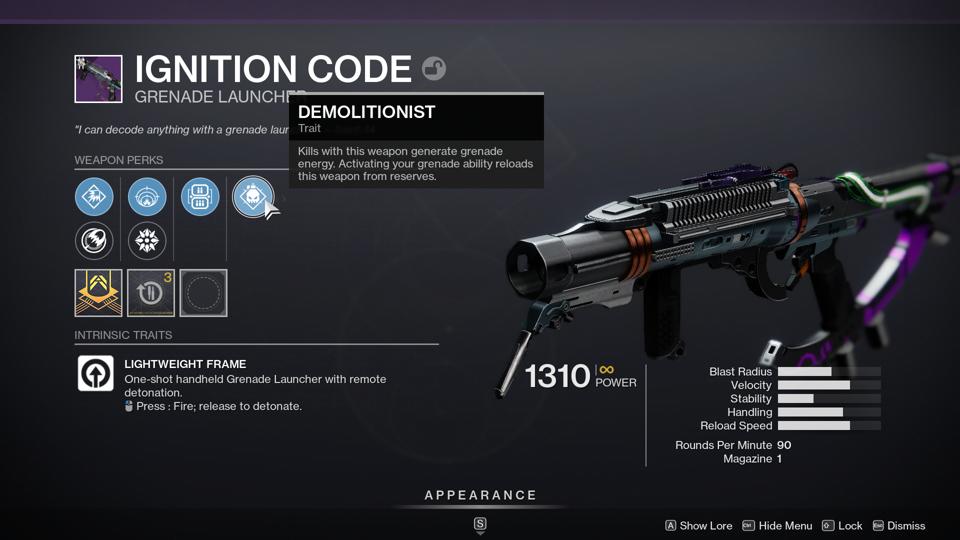Image resolution: width=960 pixels, height=540 pixels.
Task: Lock the weapon via the Lock option
Action: pos(842,526)
